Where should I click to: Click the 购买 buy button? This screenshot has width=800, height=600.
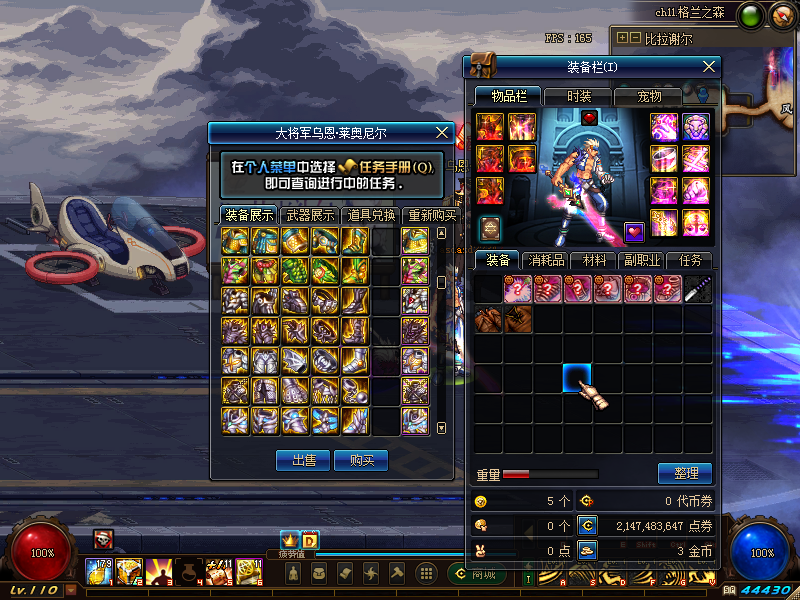click(361, 460)
